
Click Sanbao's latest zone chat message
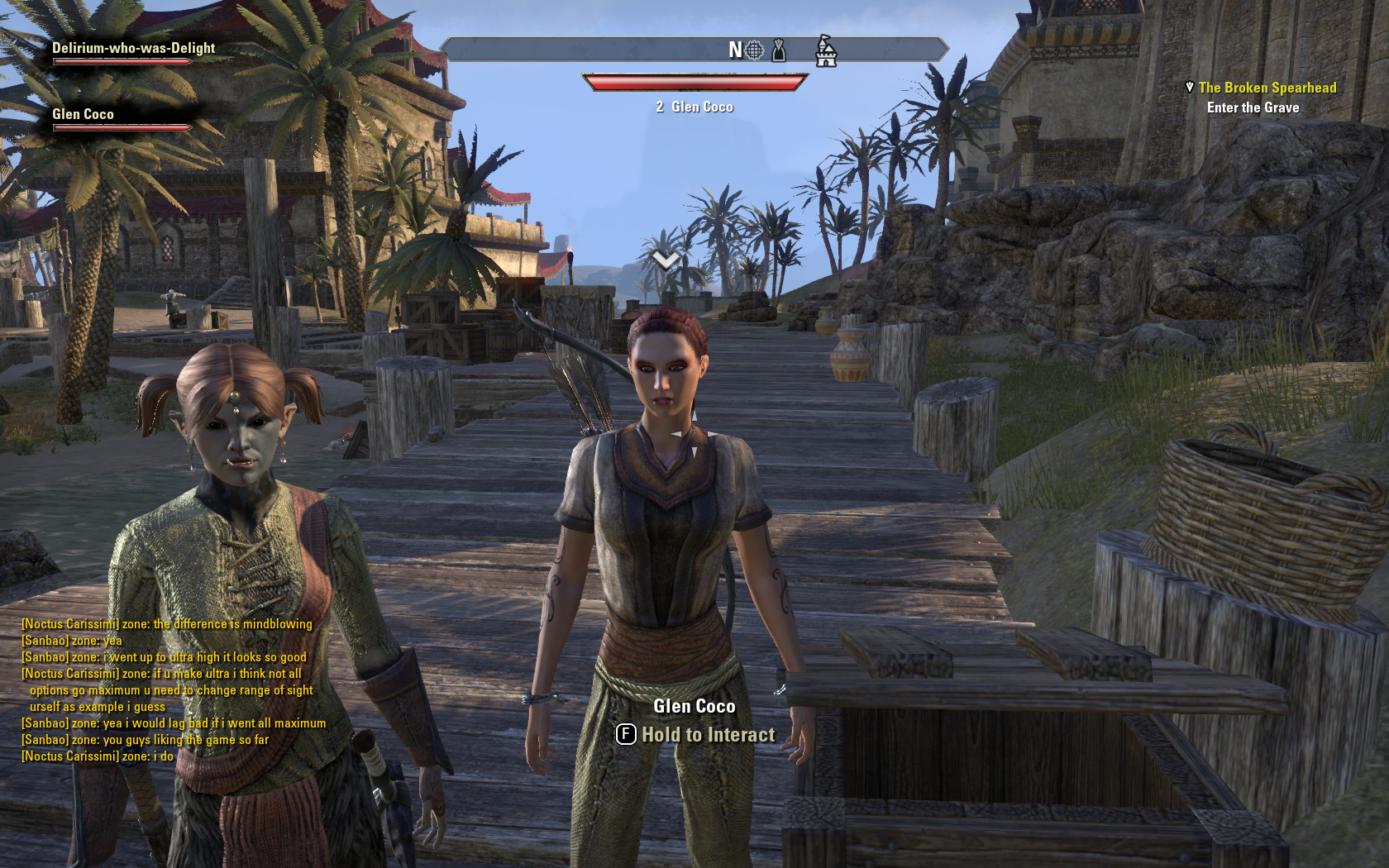(x=145, y=740)
